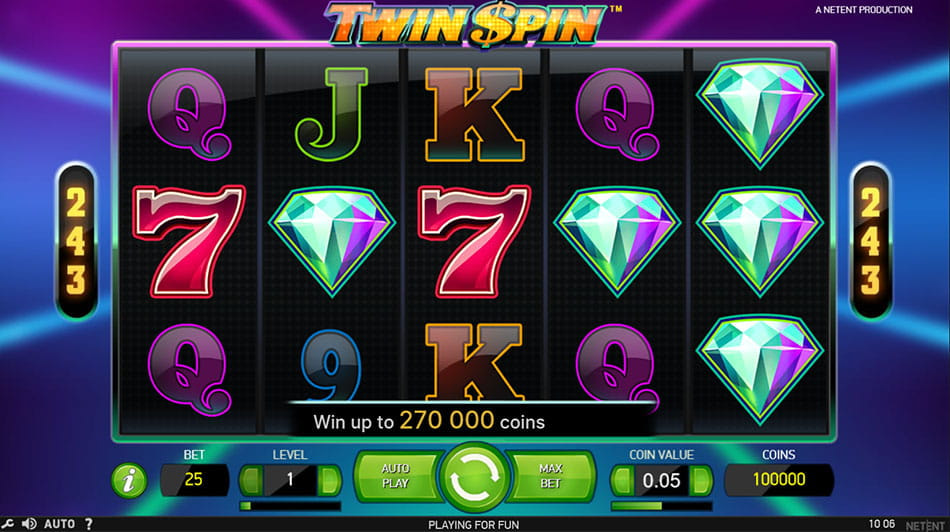Click the AUTO text in the bottom bar
Viewport: 950px width, 532px height.
59,523
